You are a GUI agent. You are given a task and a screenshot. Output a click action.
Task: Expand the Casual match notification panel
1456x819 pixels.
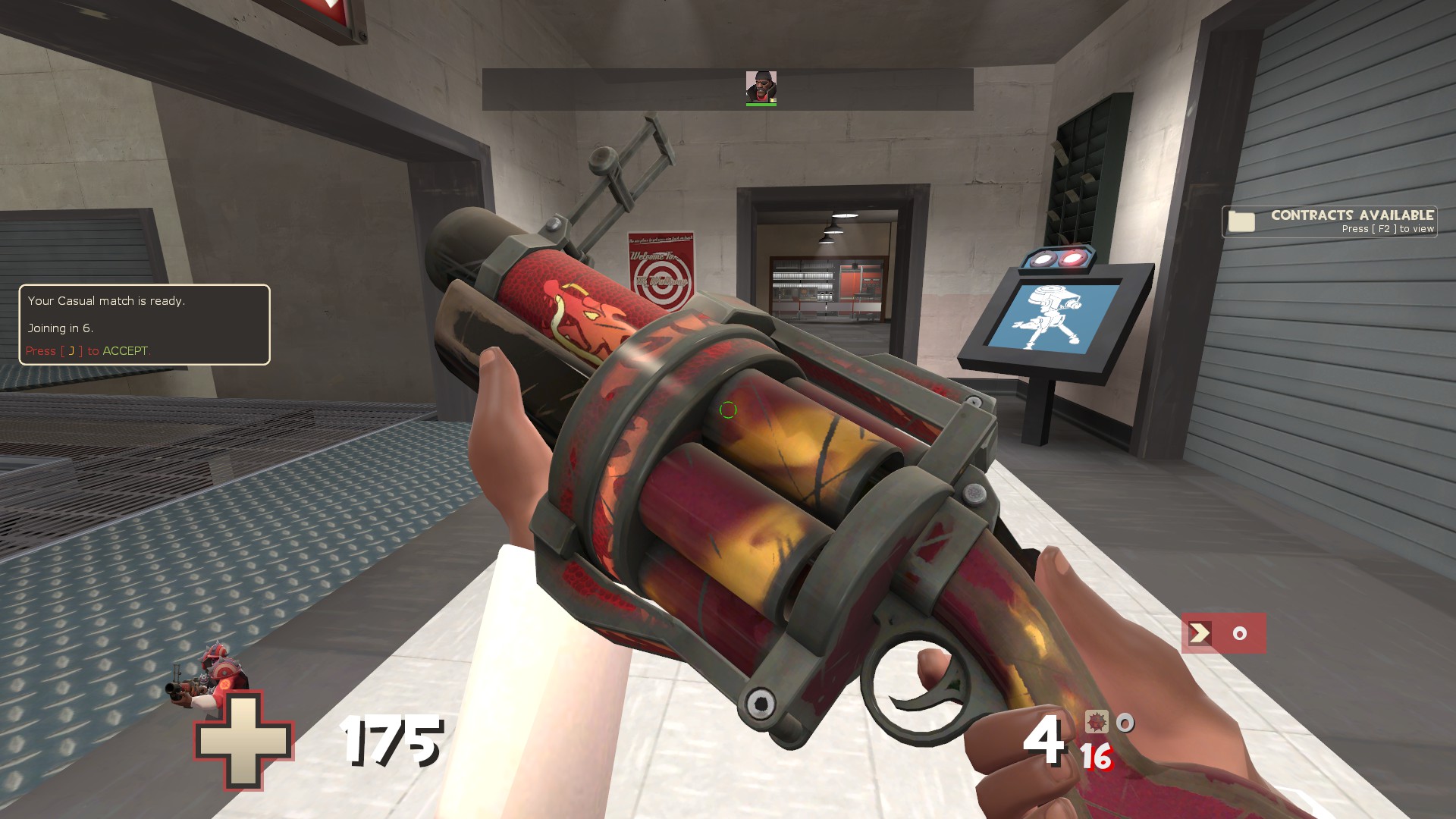(144, 325)
